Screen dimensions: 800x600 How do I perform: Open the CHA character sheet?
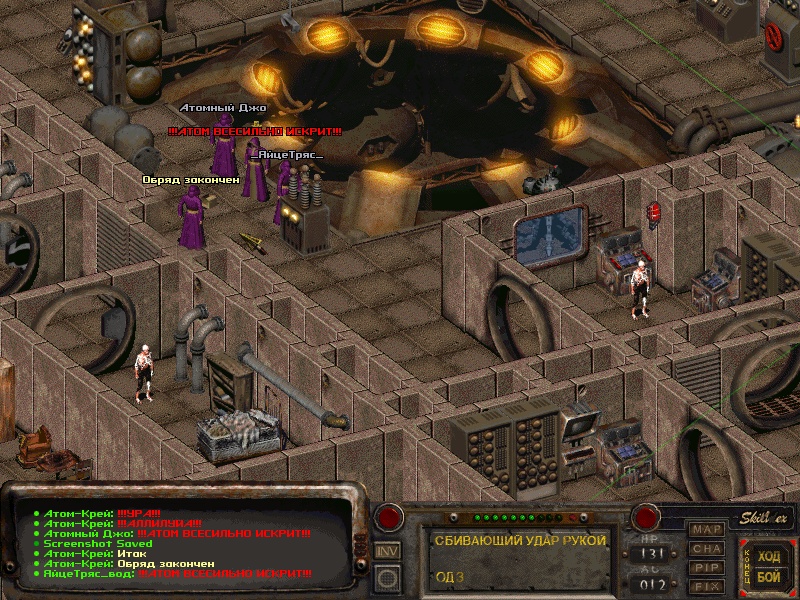[x=707, y=548]
